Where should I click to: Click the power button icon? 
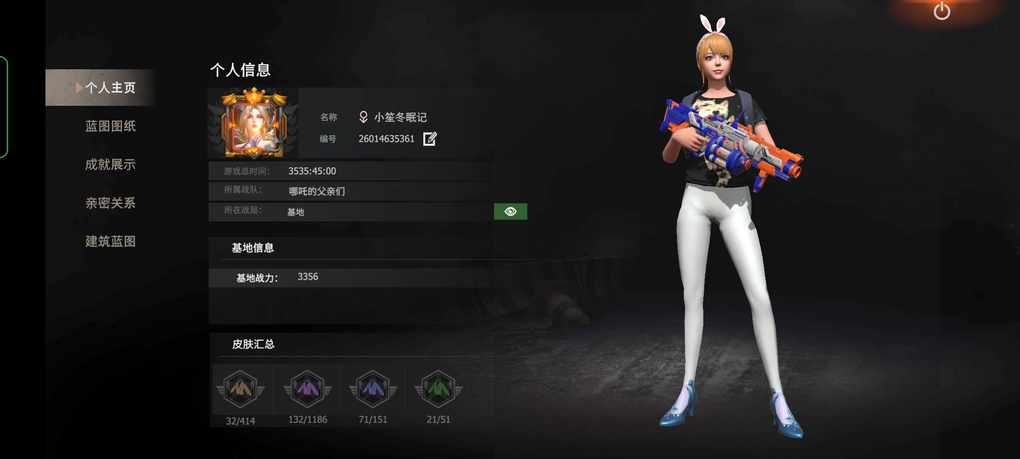942,12
